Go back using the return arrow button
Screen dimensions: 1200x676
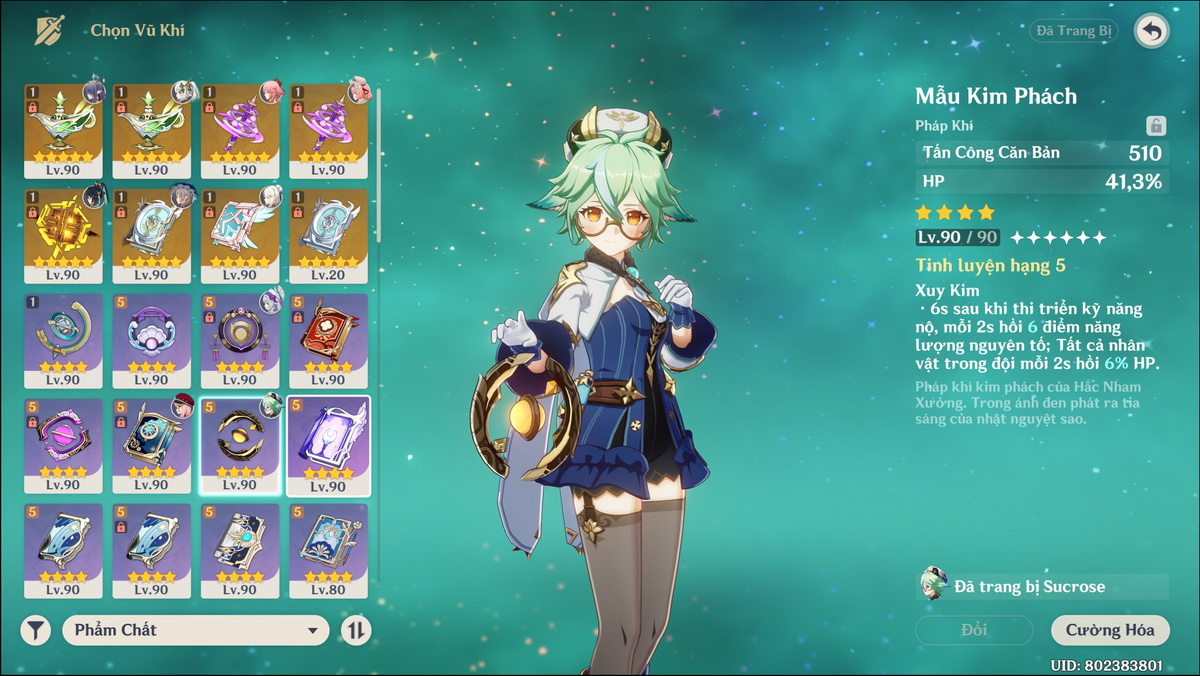(1151, 31)
